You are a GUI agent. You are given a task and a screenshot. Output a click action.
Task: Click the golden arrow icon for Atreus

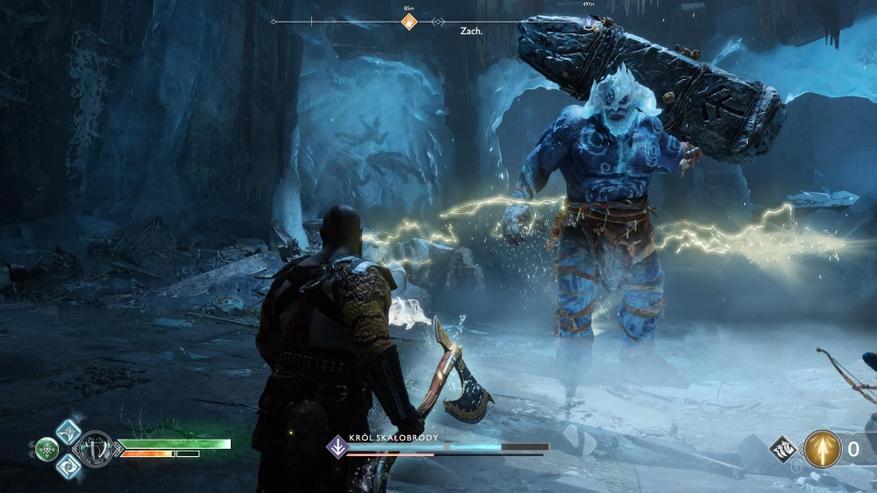pyautogui.click(x=822, y=449)
